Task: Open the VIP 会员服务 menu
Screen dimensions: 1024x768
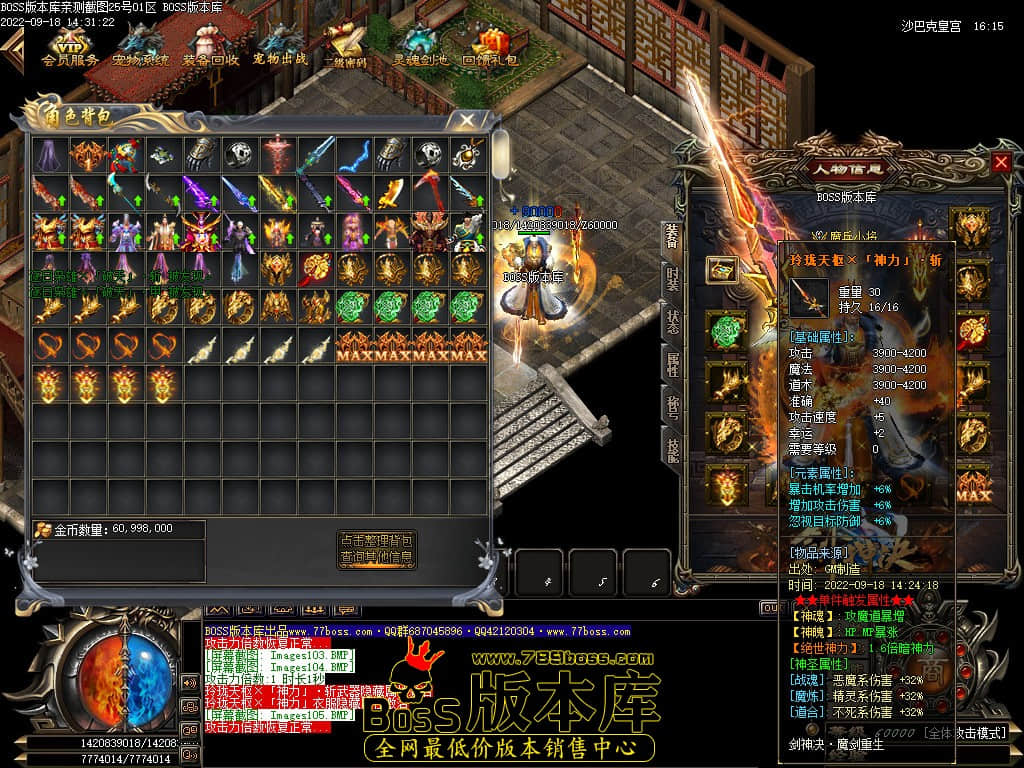Action: (x=69, y=44)
